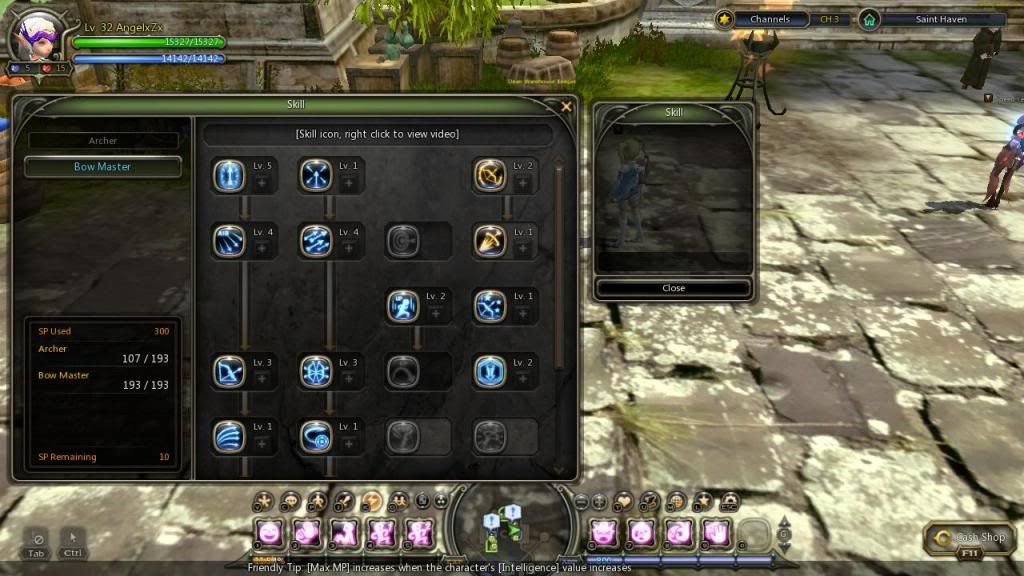Select the blue shield skill icon at Lv. 2
Viewport: 1024px width, 576px height.
[x=490, y=371]
